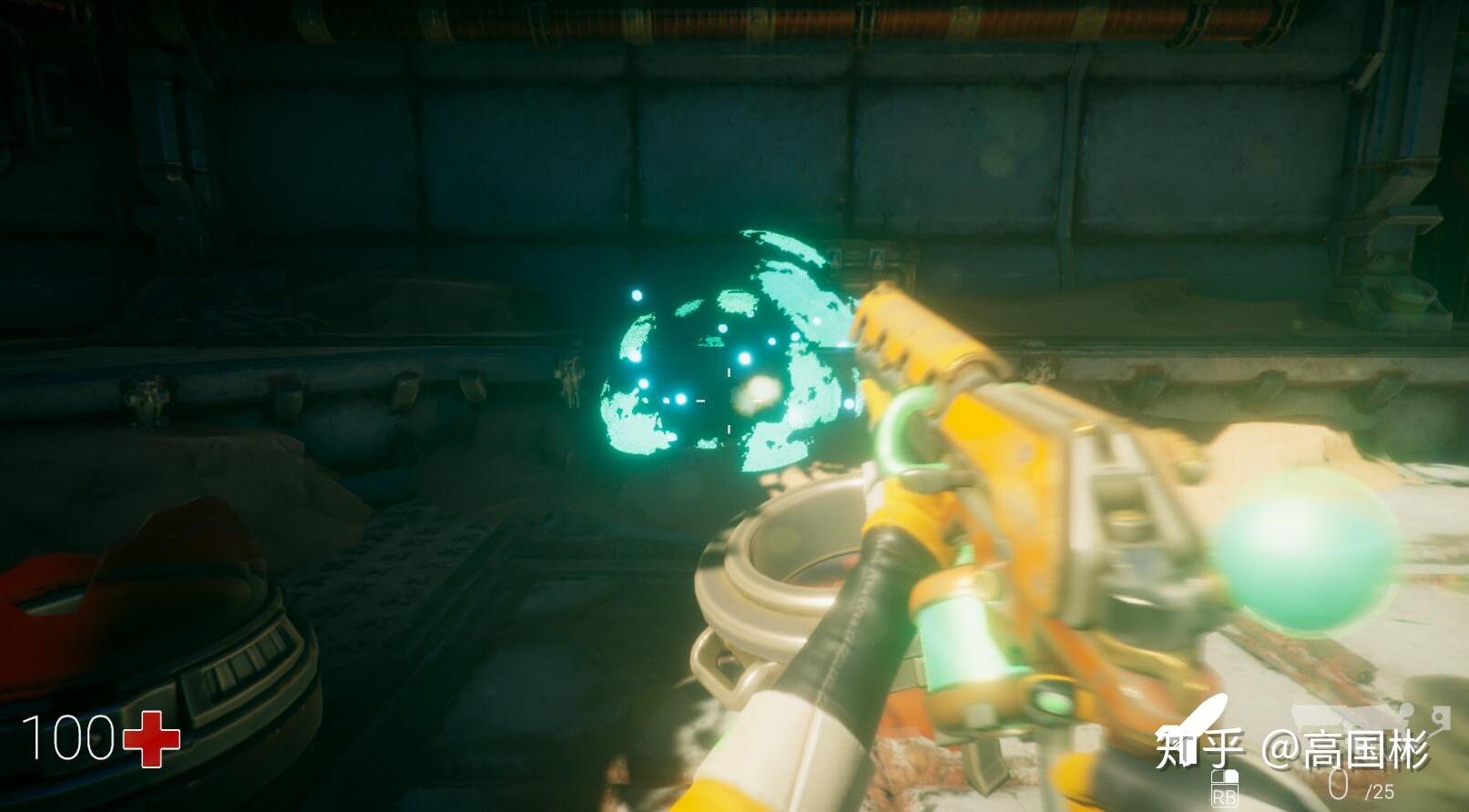
Task: Select the rocket secondary-fire icon
Action: pyautogui.click(x=1195, y=721)
